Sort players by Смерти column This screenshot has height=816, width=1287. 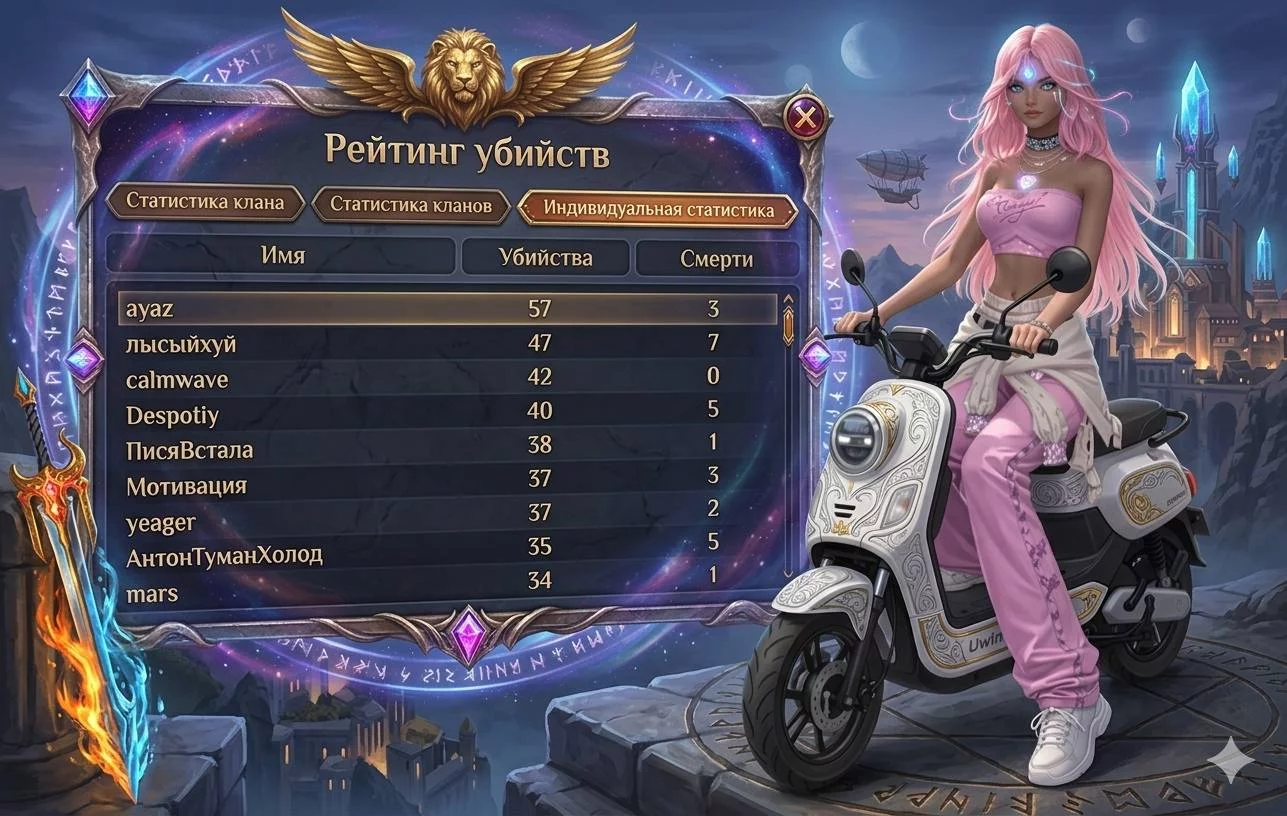pyautogui.click(x=716, y=259)
